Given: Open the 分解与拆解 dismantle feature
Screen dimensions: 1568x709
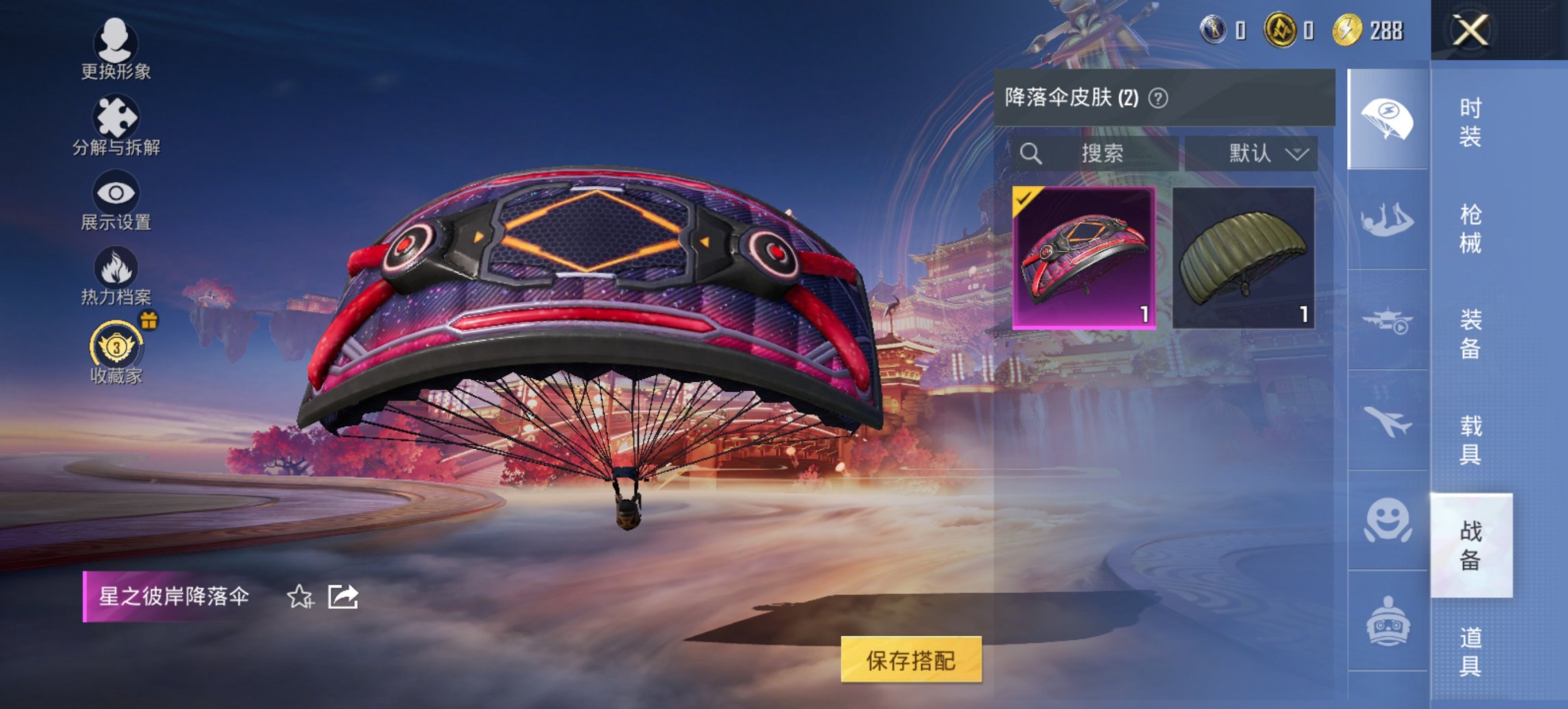Looking at the screenshot, I should [x=116, y=123].
